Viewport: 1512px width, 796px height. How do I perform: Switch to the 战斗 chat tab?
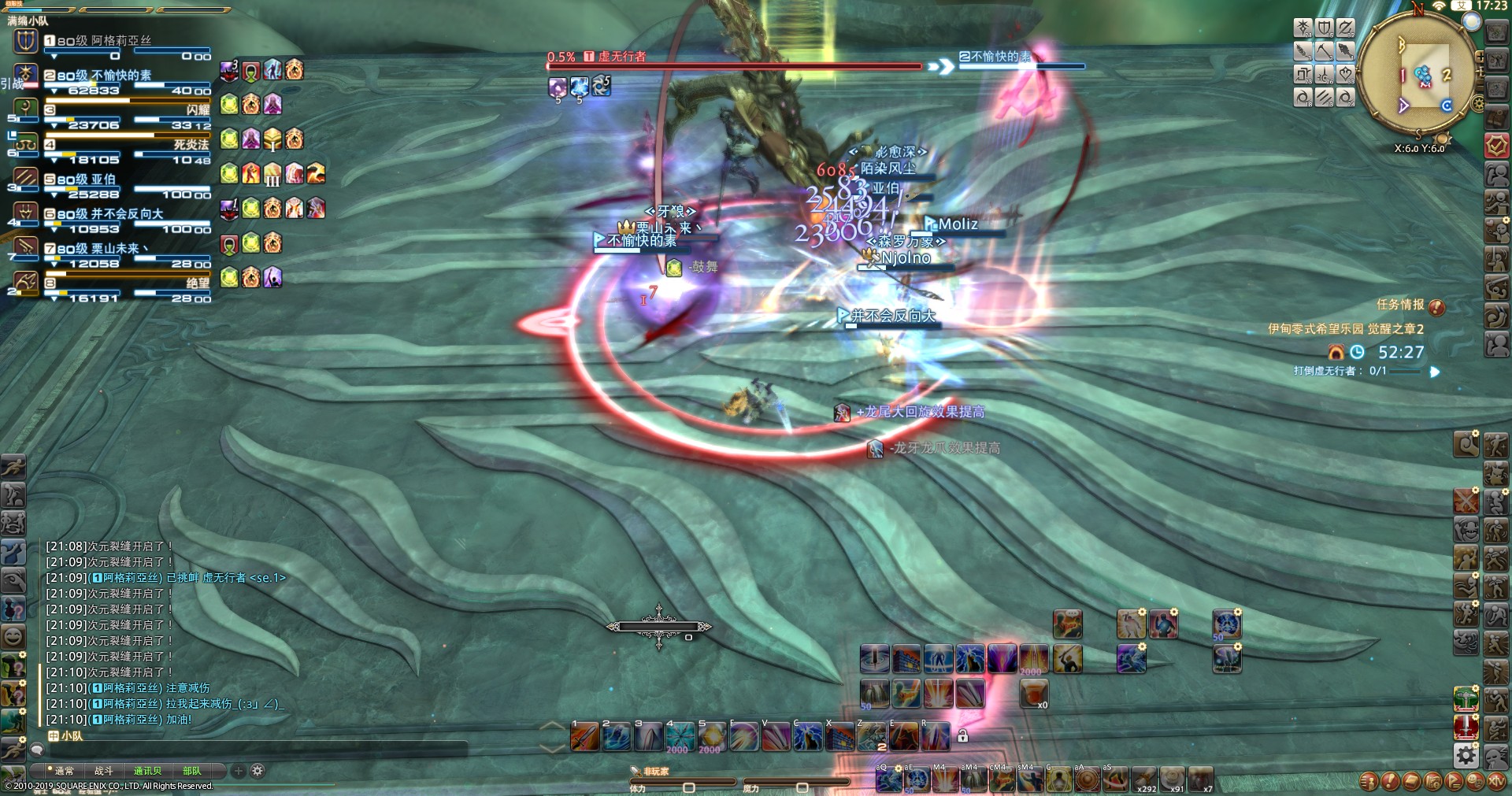pyautogui.click(x=104, y=772)
